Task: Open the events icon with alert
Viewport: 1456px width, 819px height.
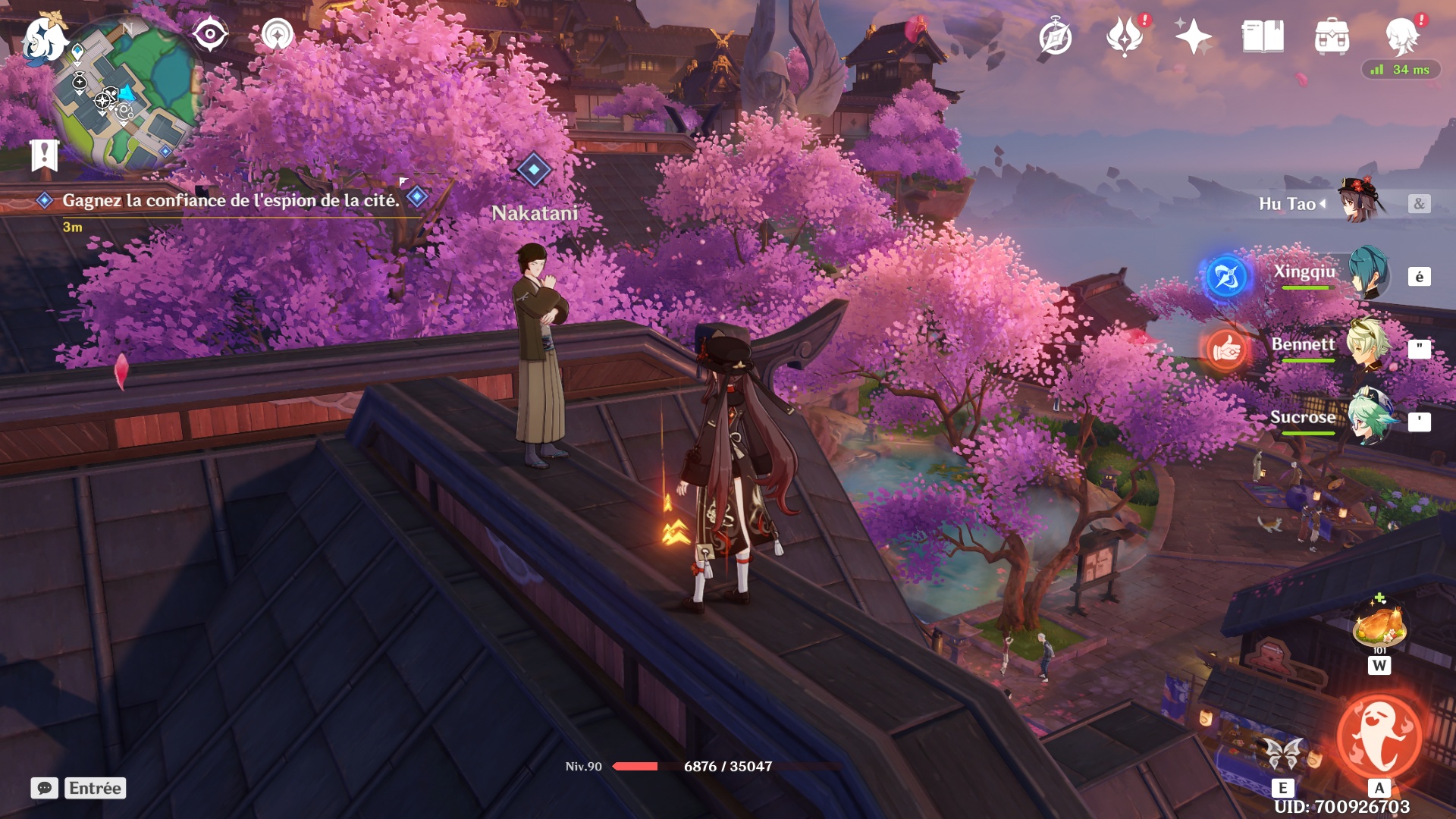Action: coord(1125,36)
